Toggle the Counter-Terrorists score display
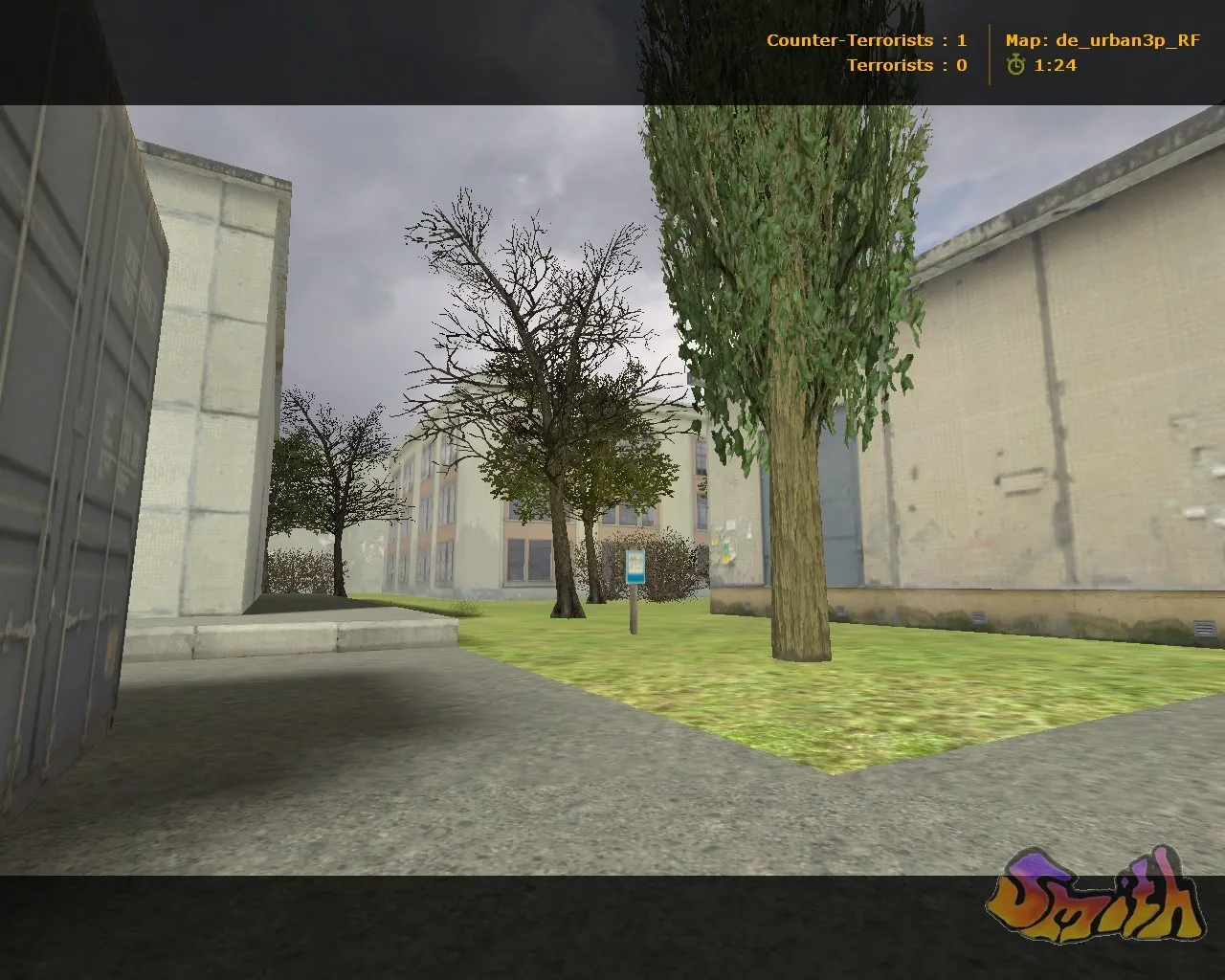Viewport: 1225px width, 980px height. pos(866,40)
